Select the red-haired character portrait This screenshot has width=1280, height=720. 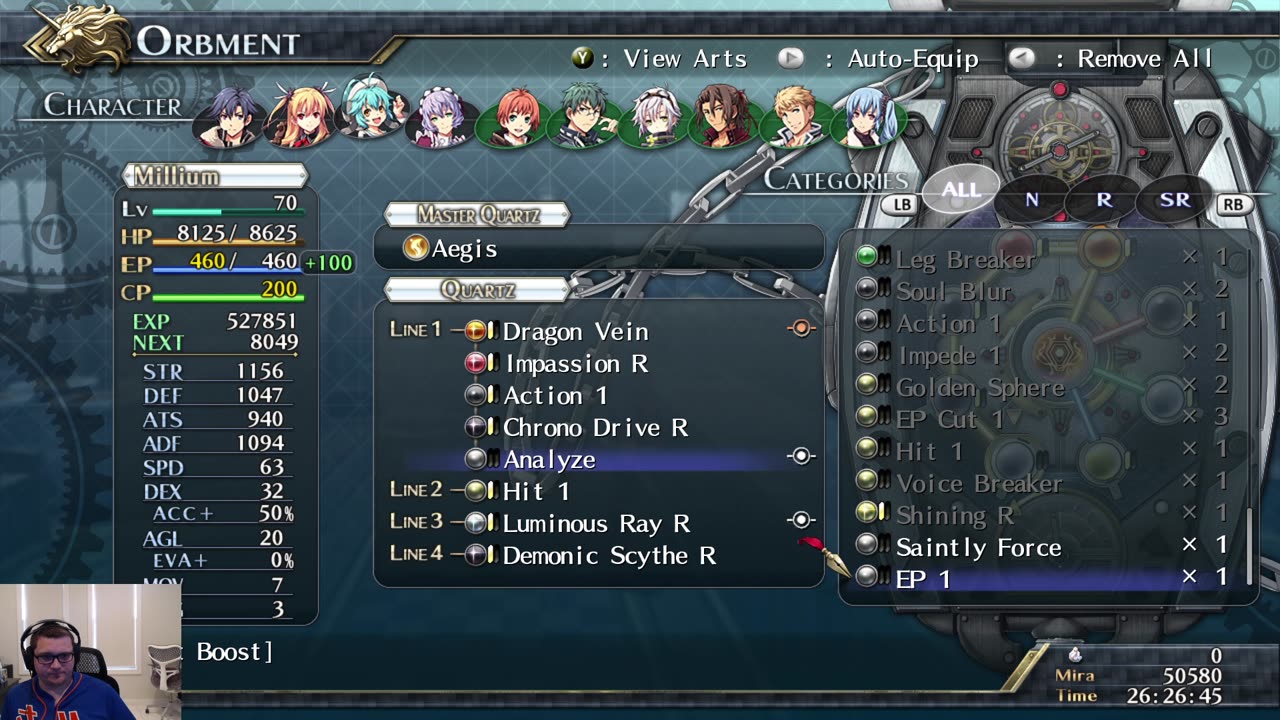pos(516,117)
